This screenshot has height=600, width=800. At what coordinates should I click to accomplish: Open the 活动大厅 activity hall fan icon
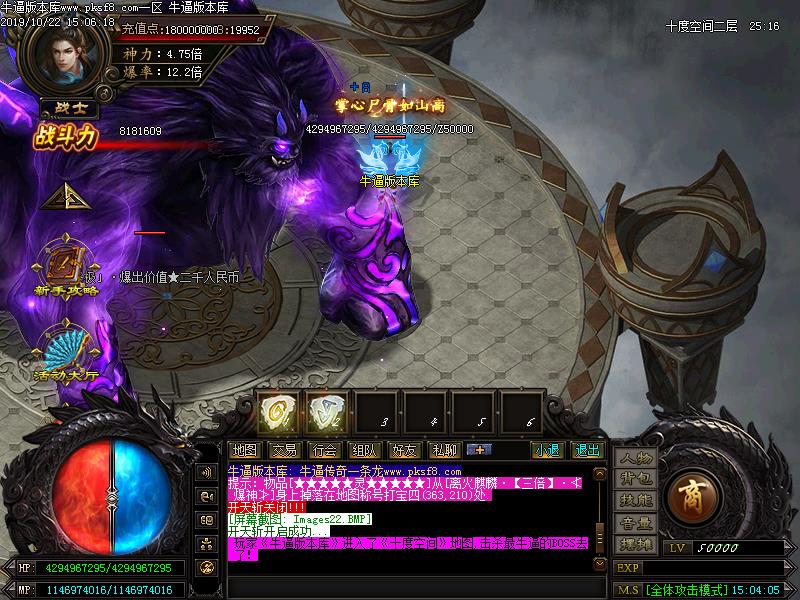click(x=66, y=350)
